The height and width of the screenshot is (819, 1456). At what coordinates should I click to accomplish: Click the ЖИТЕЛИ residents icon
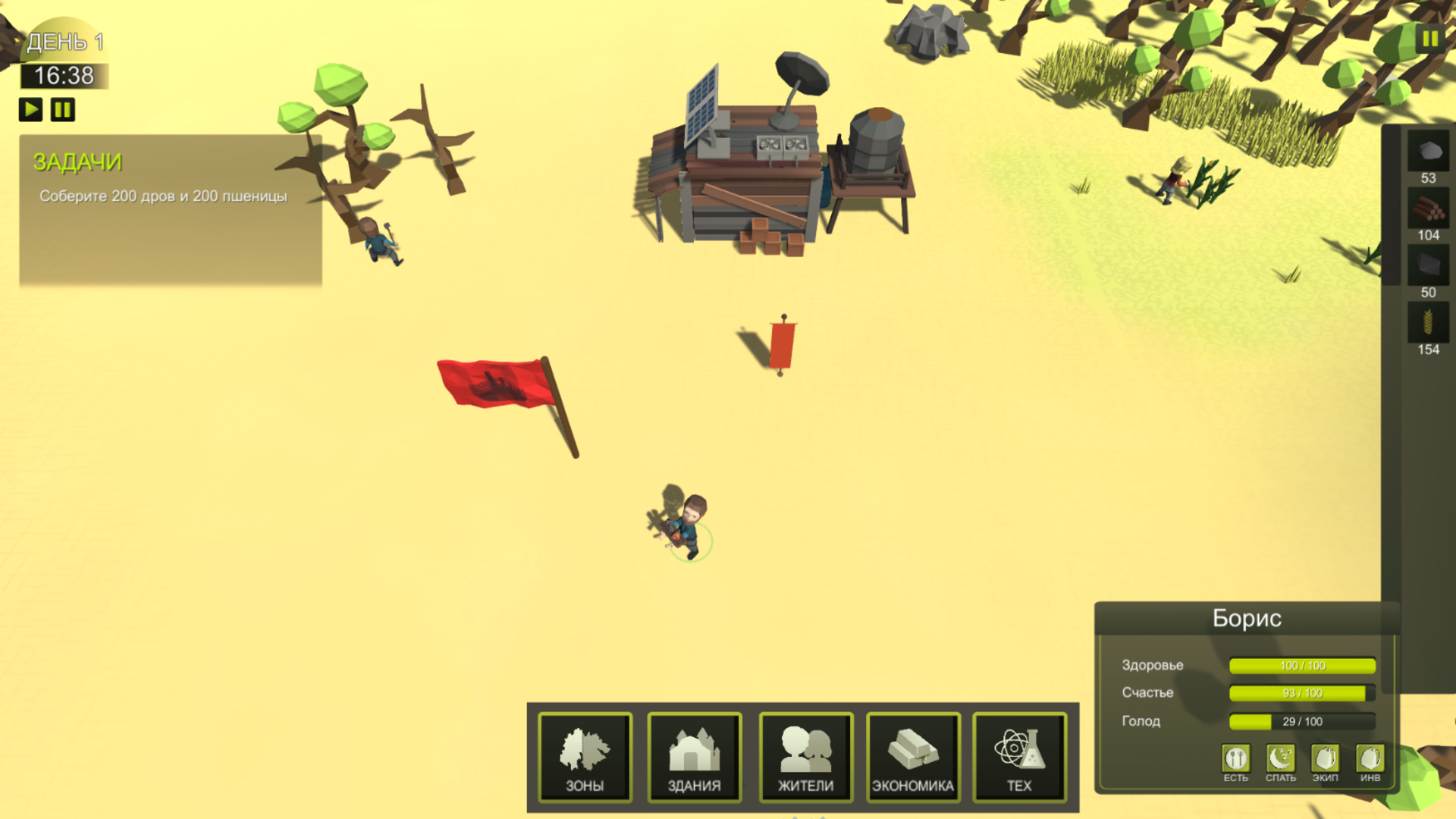[x=804, y=757]
